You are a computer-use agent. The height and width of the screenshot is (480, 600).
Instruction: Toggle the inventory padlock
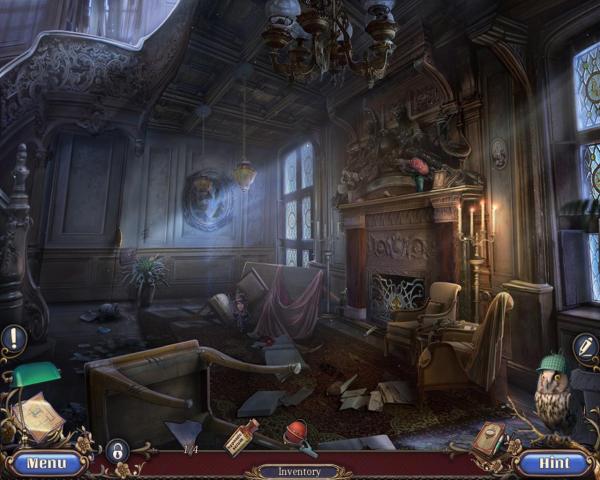(117, 451)
